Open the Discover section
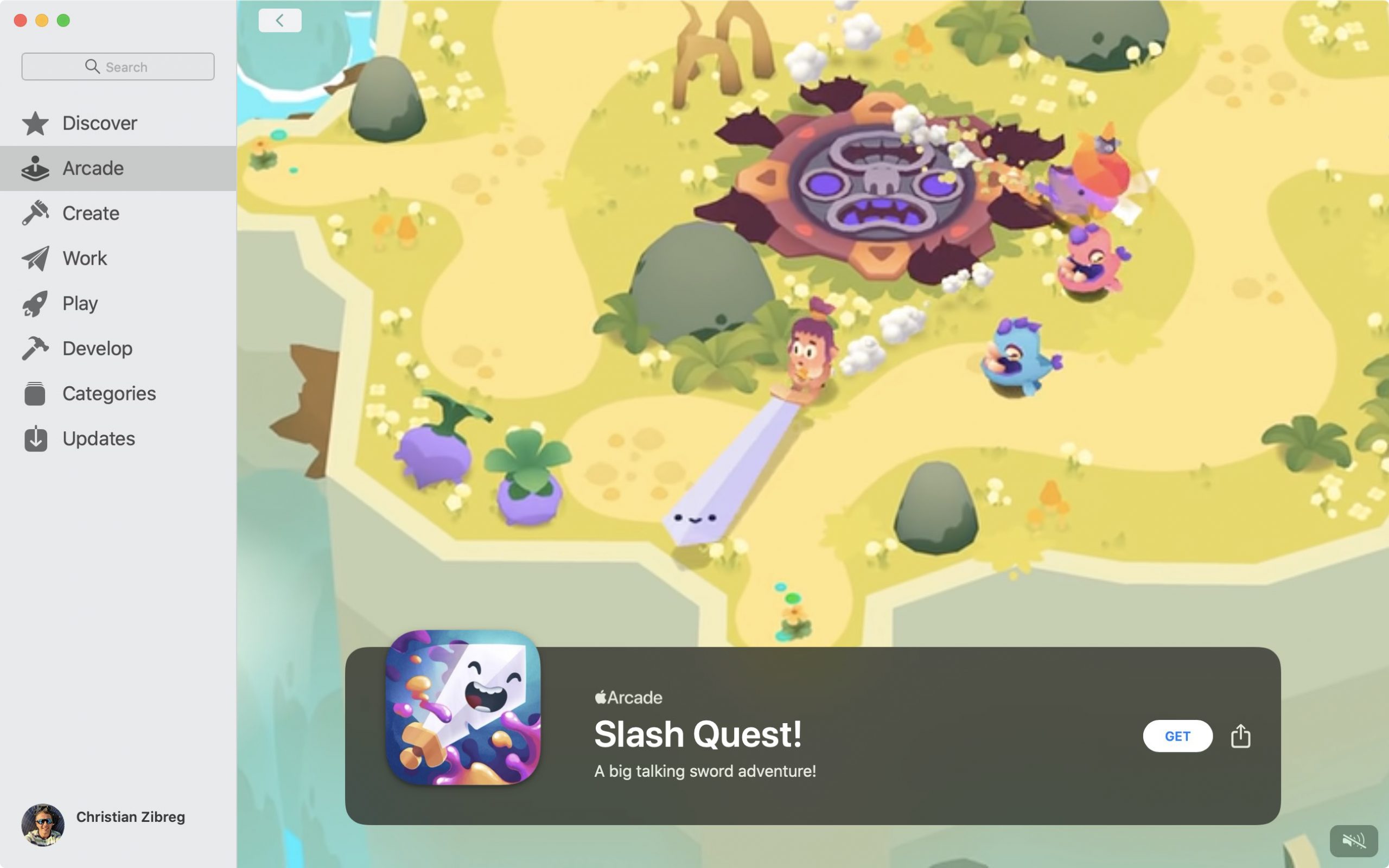The image size is (1389, 868). coord(100,124)
